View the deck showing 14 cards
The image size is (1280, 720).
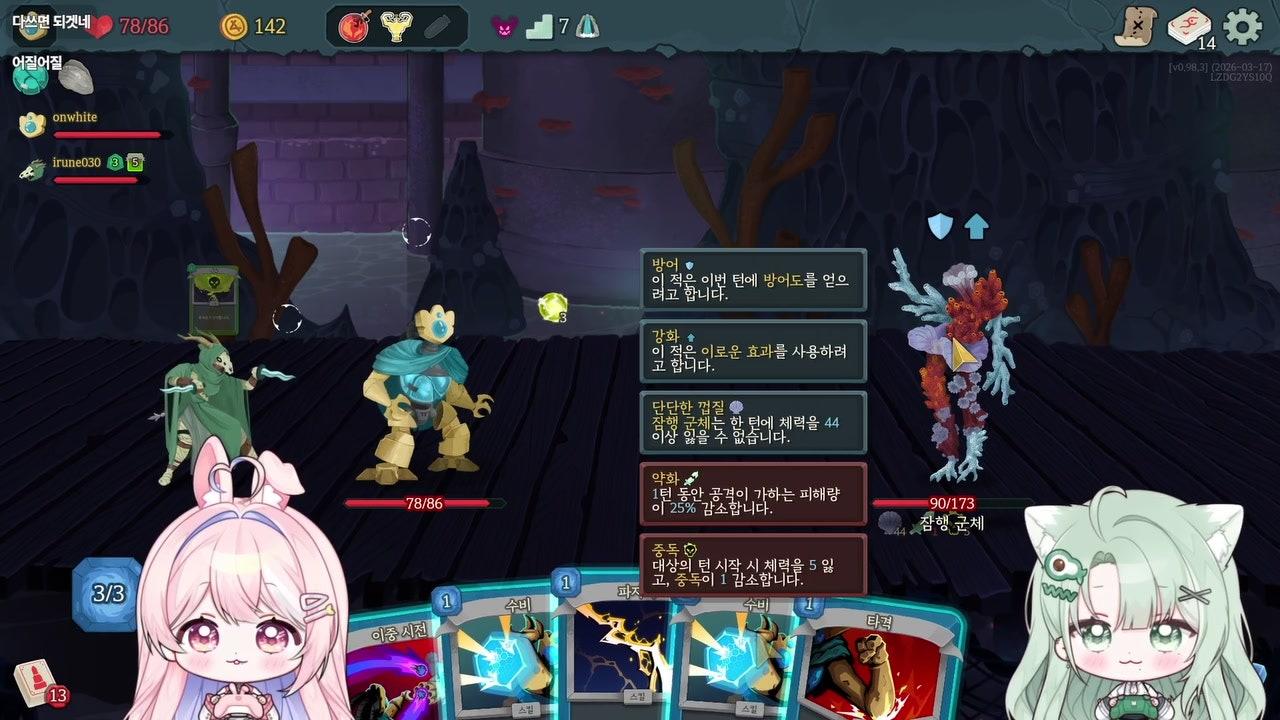[1188, 27]
